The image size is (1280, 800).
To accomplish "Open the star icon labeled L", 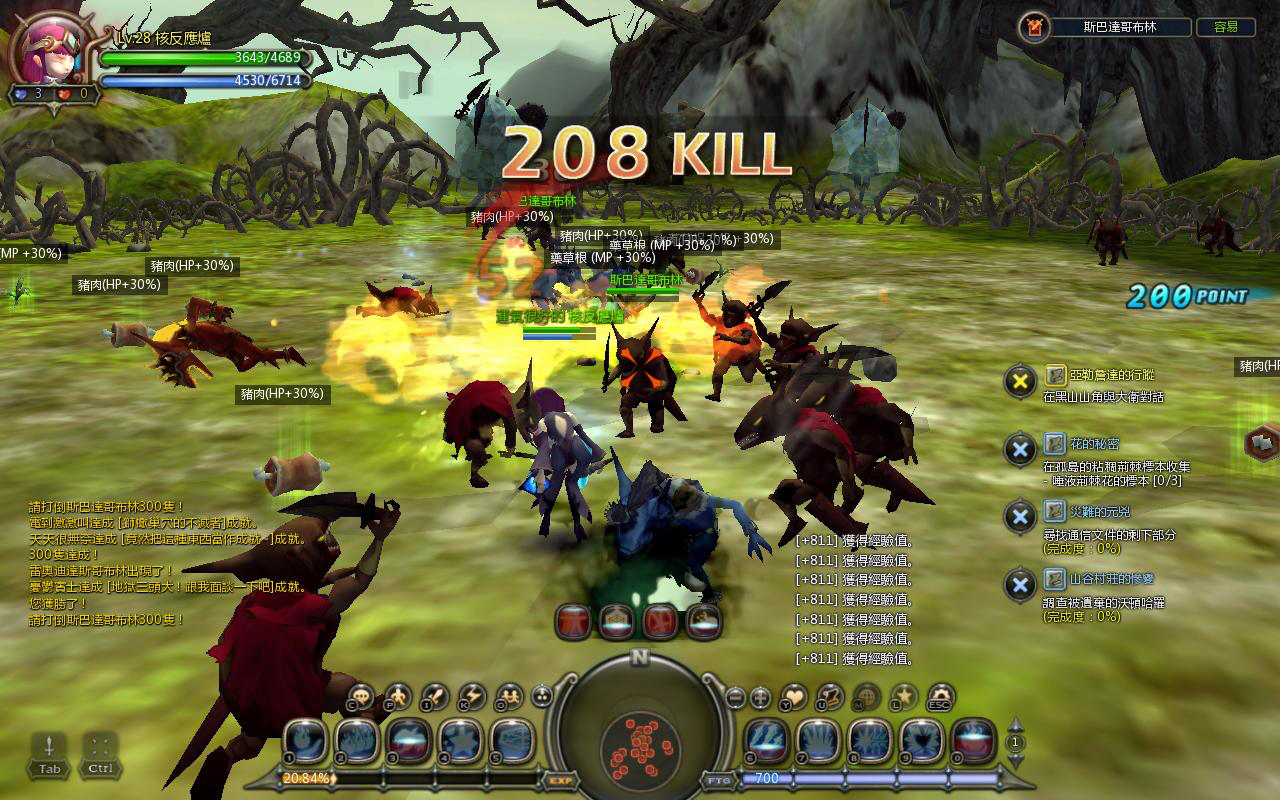I will click(x=903, y=696).
